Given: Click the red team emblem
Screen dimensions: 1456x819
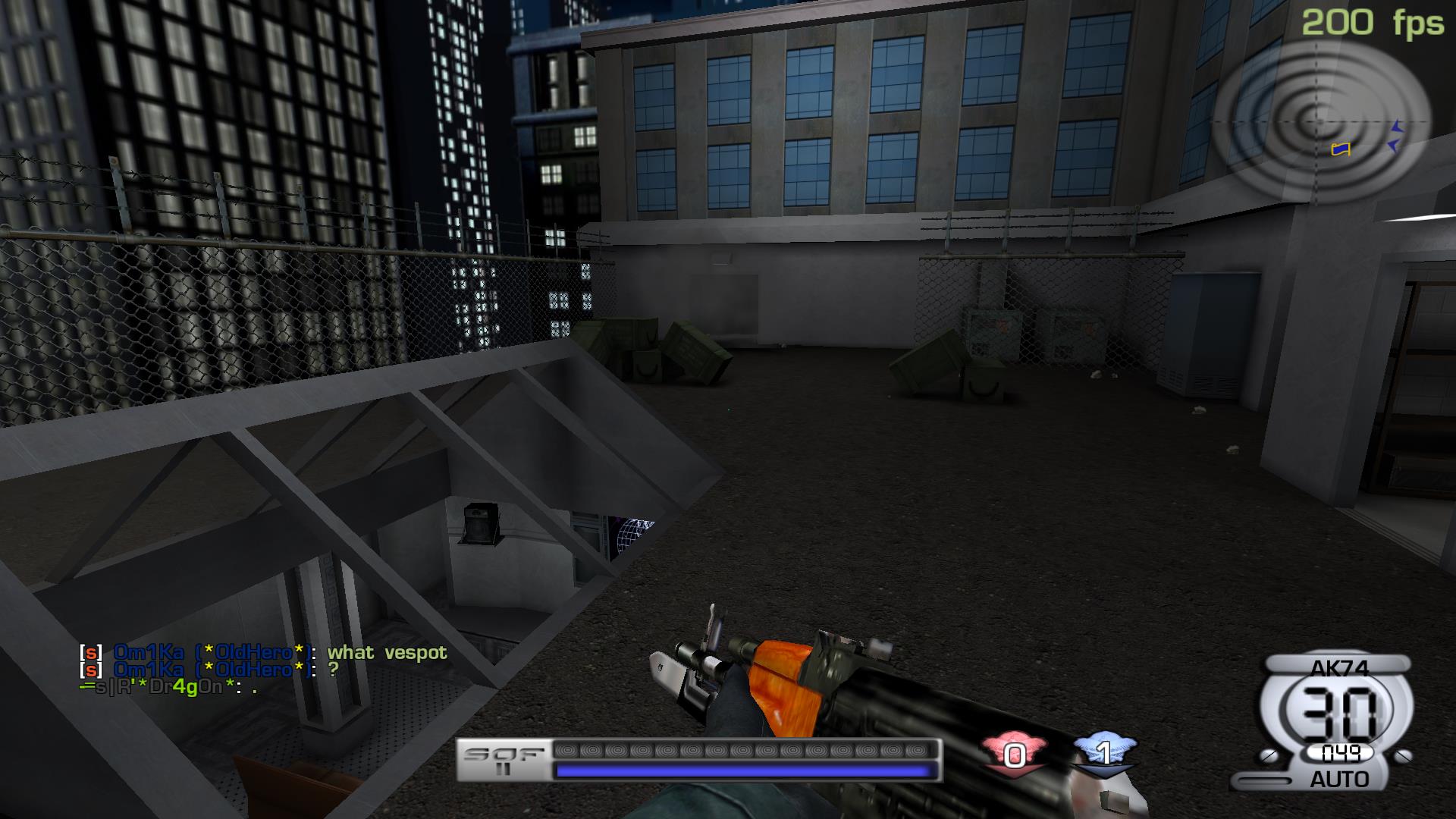Looking at the screenshot, I should click(1014, 753).
